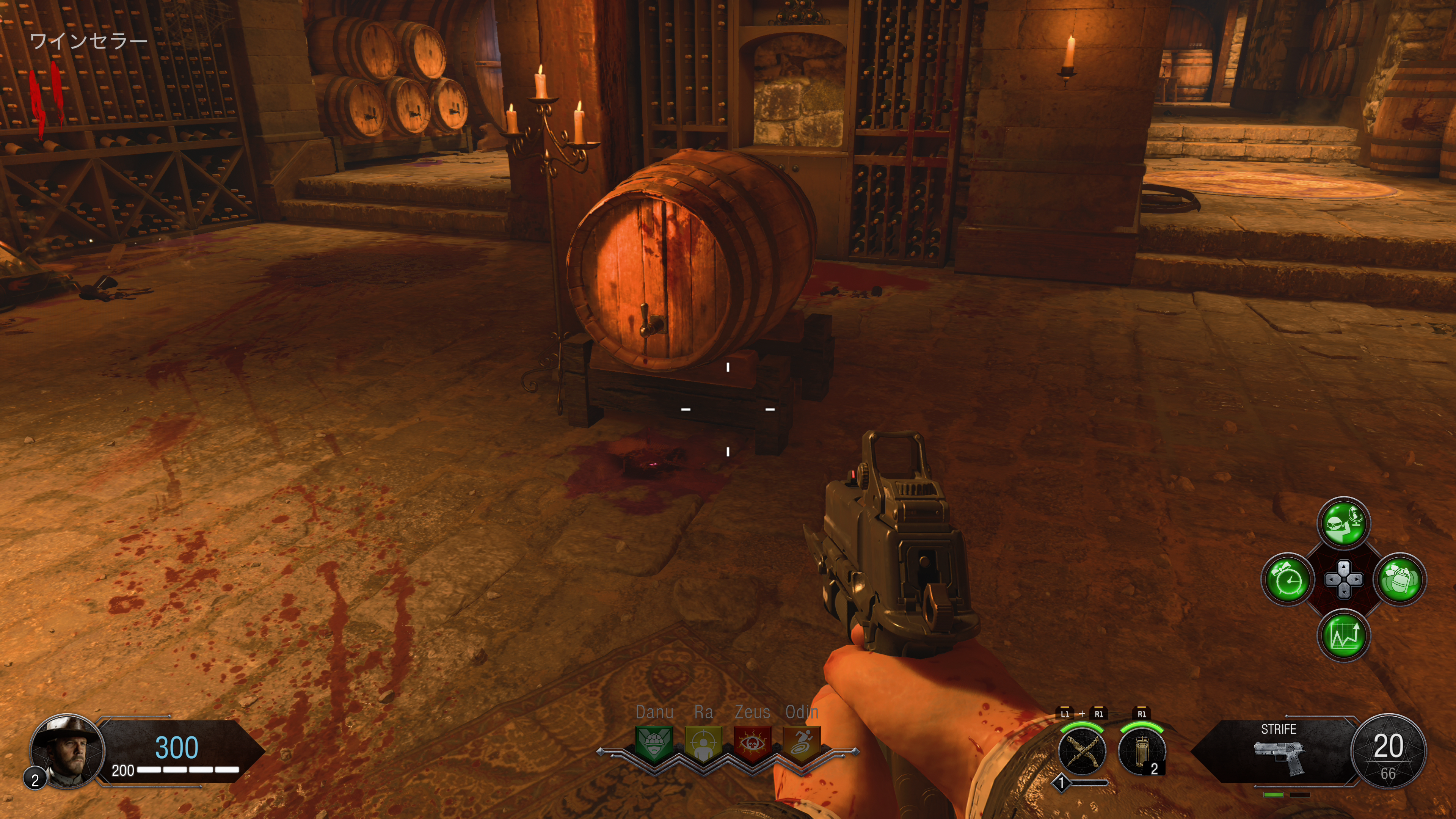Image resolution: width=1456 pixels, height=819 pixels.
Task: Select the Ra crosshair perk icon
Action: pyautogui.click(x=703, y=744)
